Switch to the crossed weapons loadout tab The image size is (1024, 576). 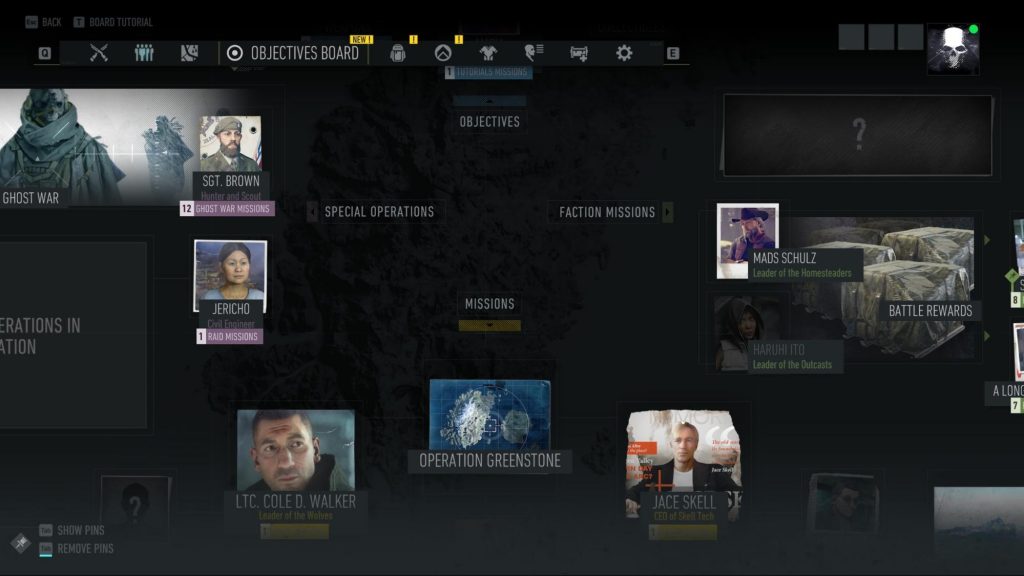98,53
